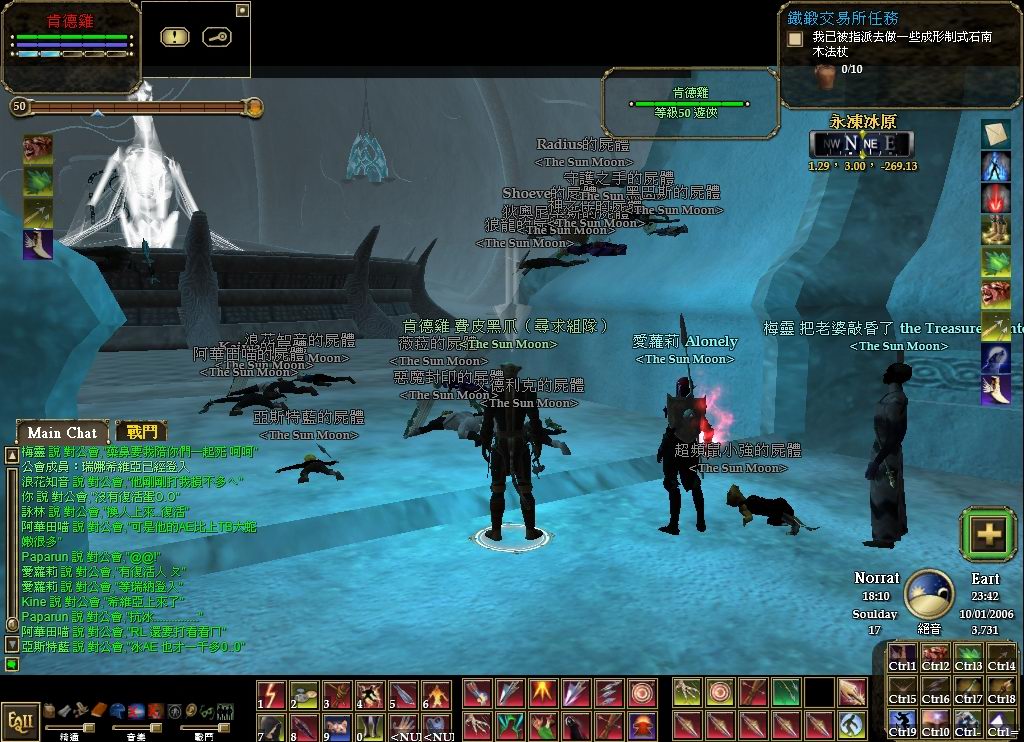Switch to the Main Chat tab
Screen dimensions: 1024x742
[62, 432]
